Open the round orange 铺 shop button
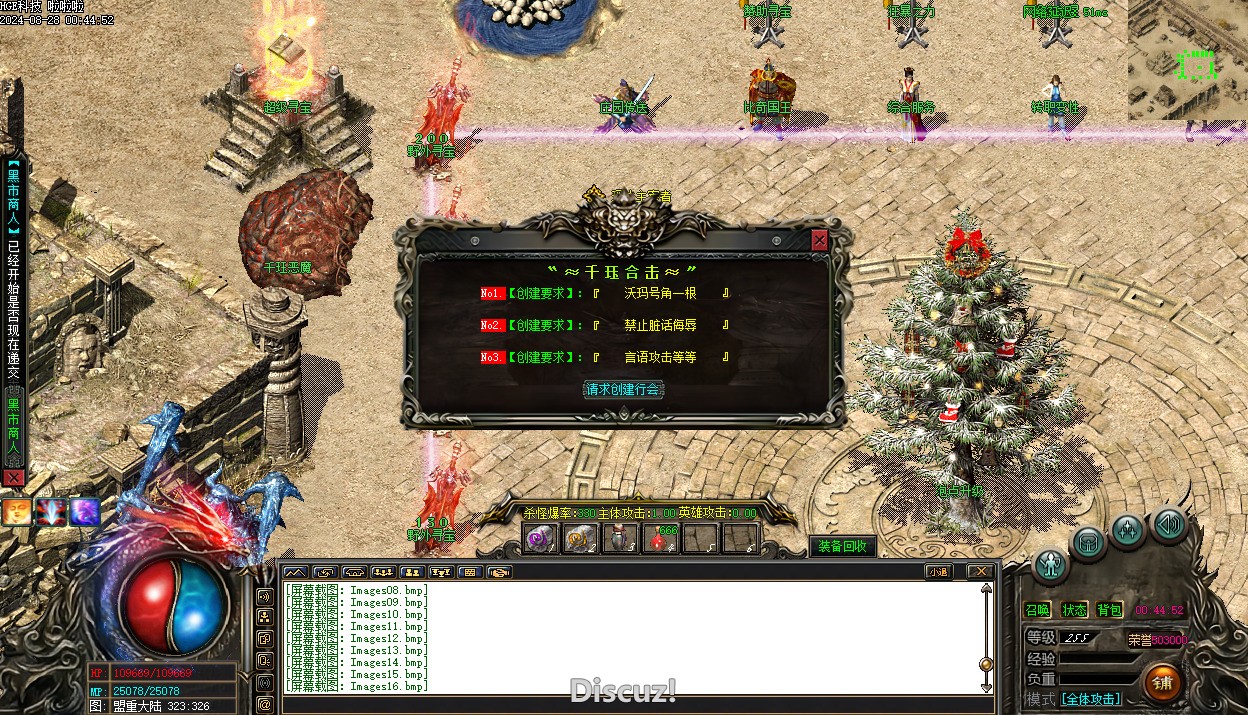Viewport: 1248px width, 715px height. [x=1162, y=683]
